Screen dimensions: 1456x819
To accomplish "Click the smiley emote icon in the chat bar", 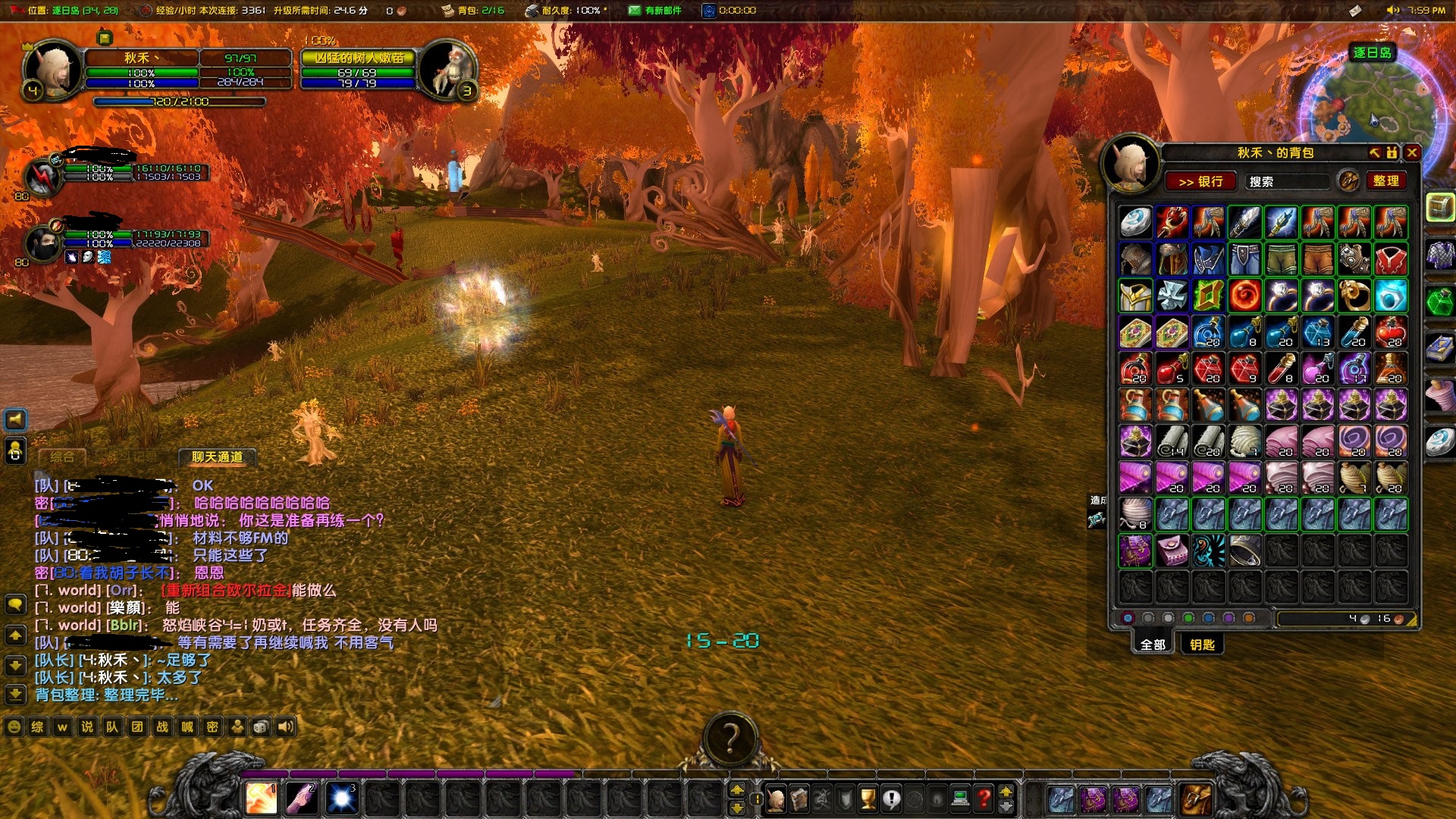I will [12, 726].
